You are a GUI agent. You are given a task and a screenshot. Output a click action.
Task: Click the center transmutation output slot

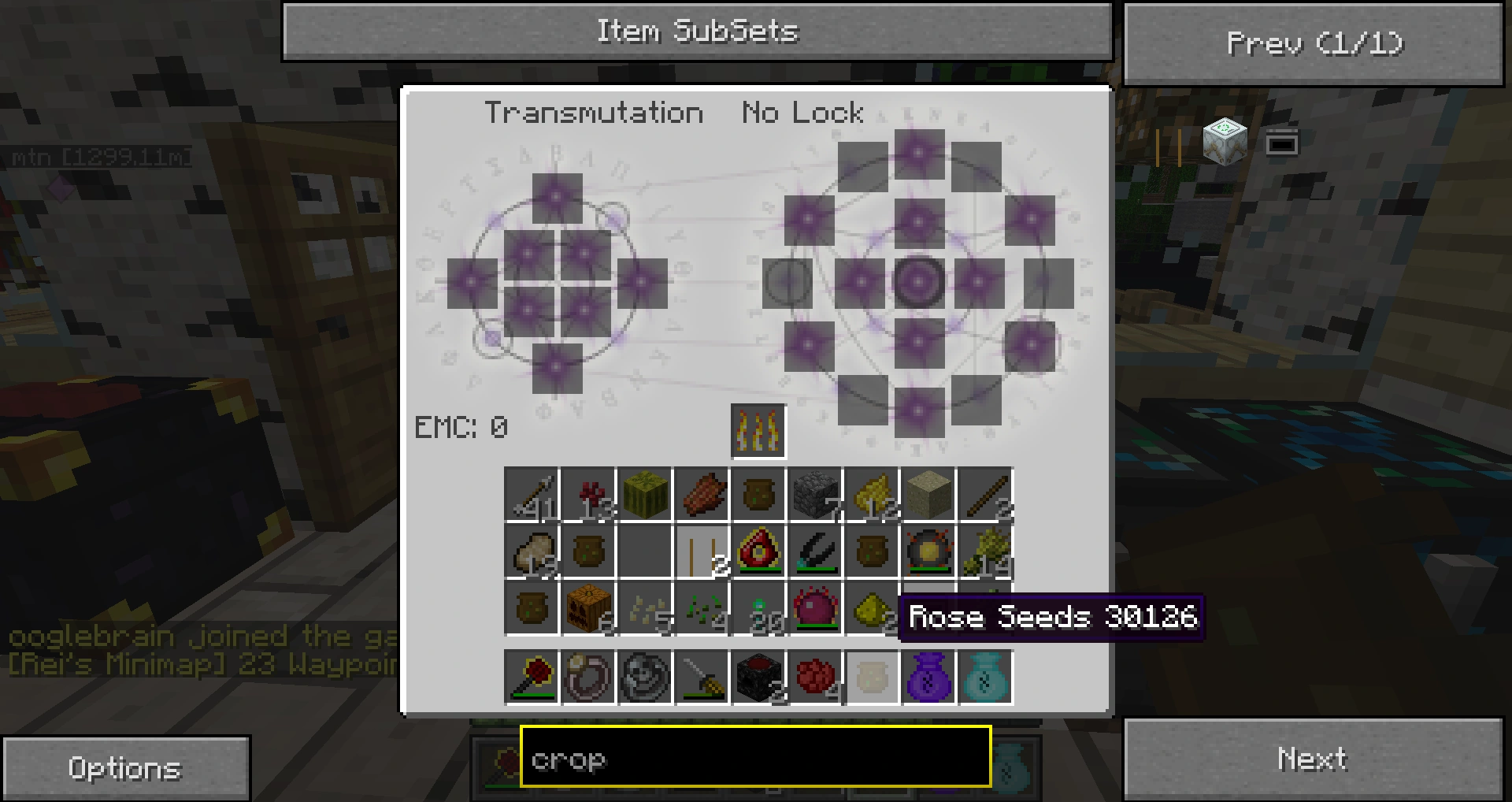(x=919, y=281)
